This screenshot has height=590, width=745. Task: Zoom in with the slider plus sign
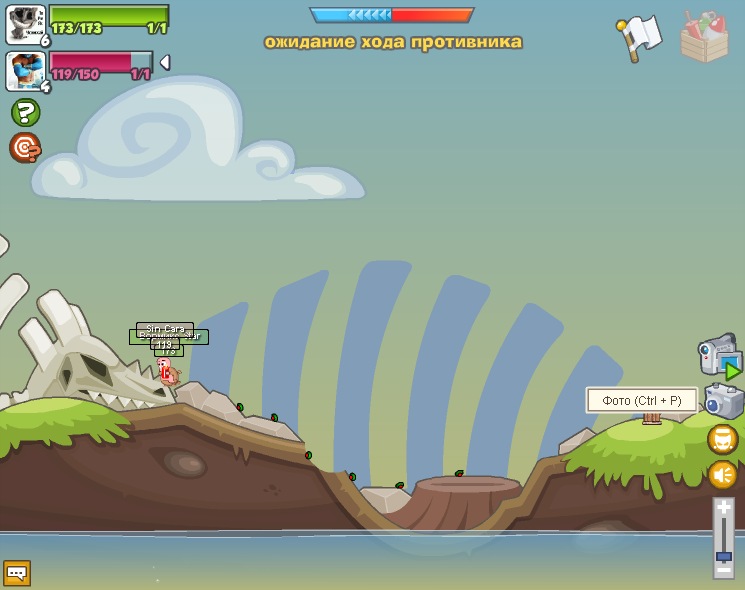[x=723, y=508]
